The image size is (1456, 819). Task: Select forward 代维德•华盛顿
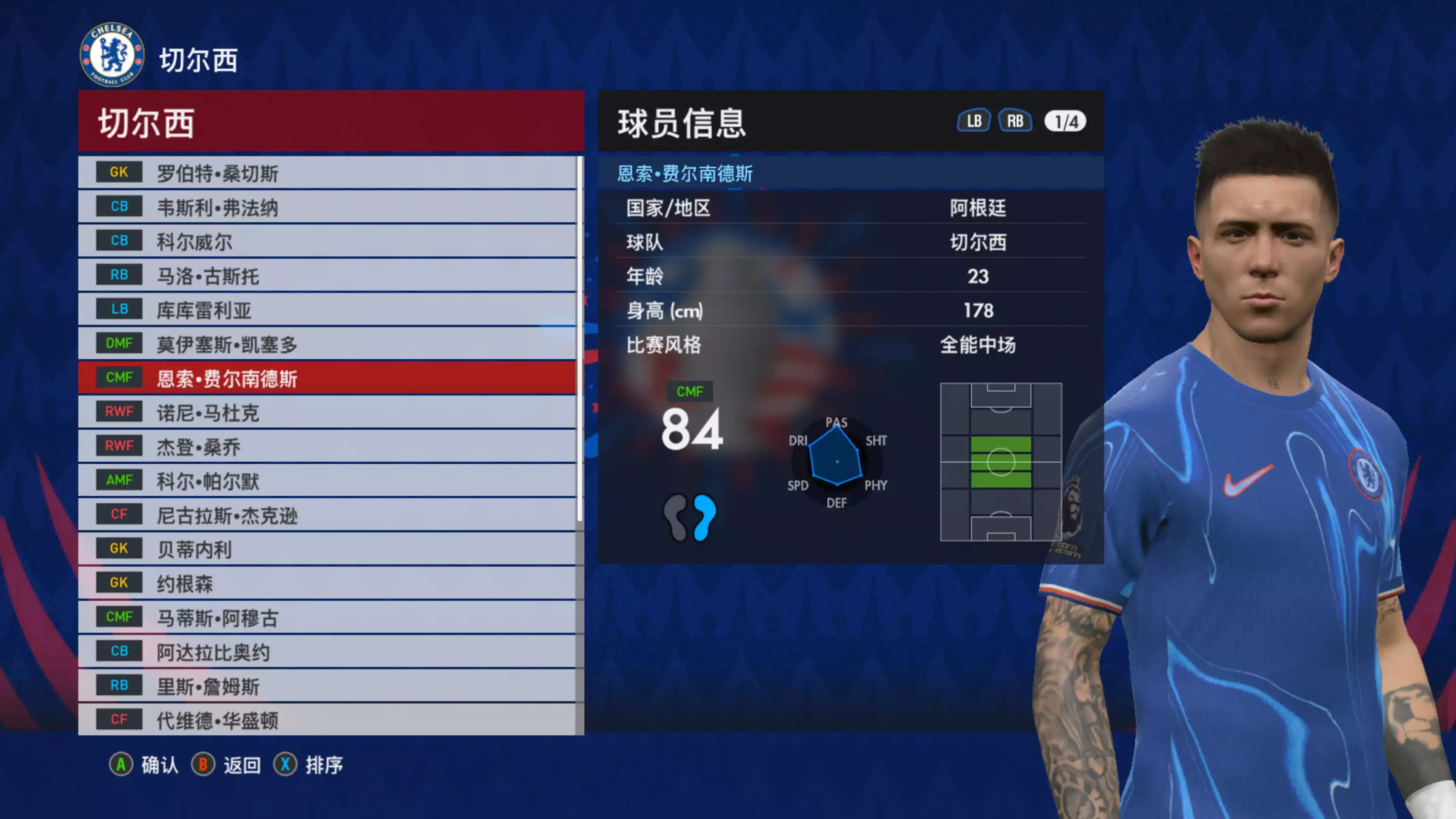tap(328, 720)
